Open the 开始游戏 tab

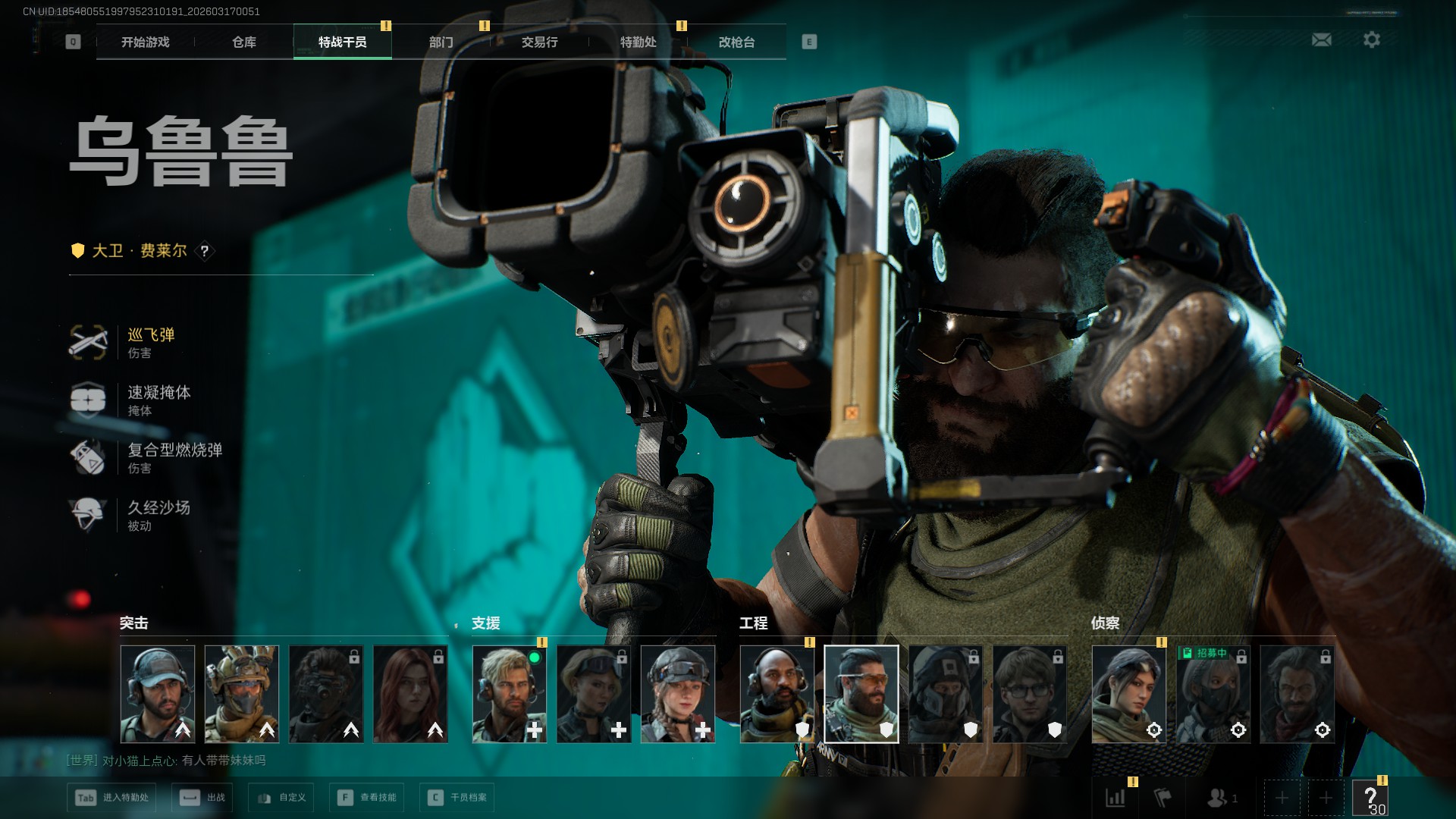145,42
